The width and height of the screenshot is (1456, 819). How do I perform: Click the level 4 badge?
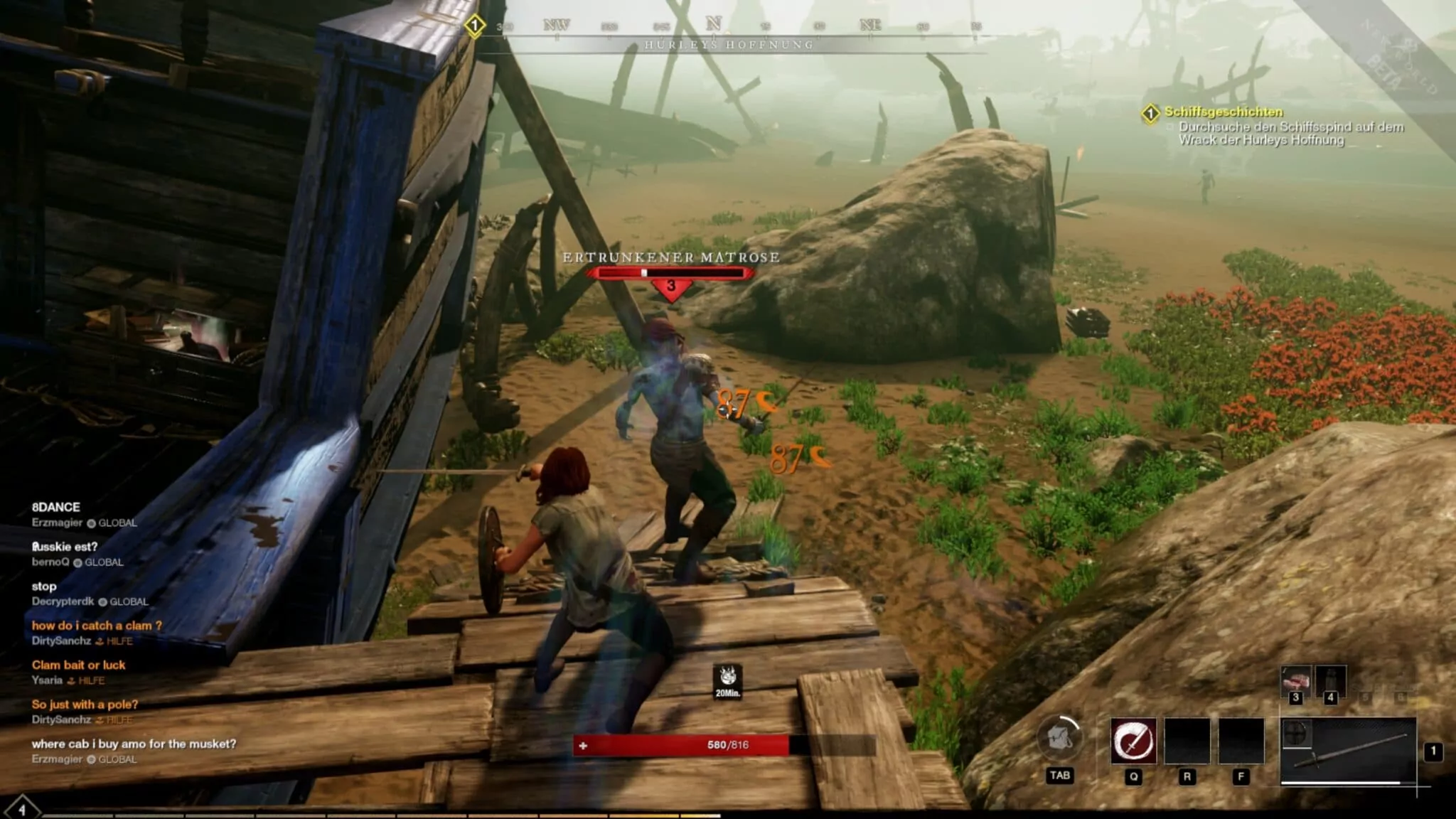coord(21,809)
